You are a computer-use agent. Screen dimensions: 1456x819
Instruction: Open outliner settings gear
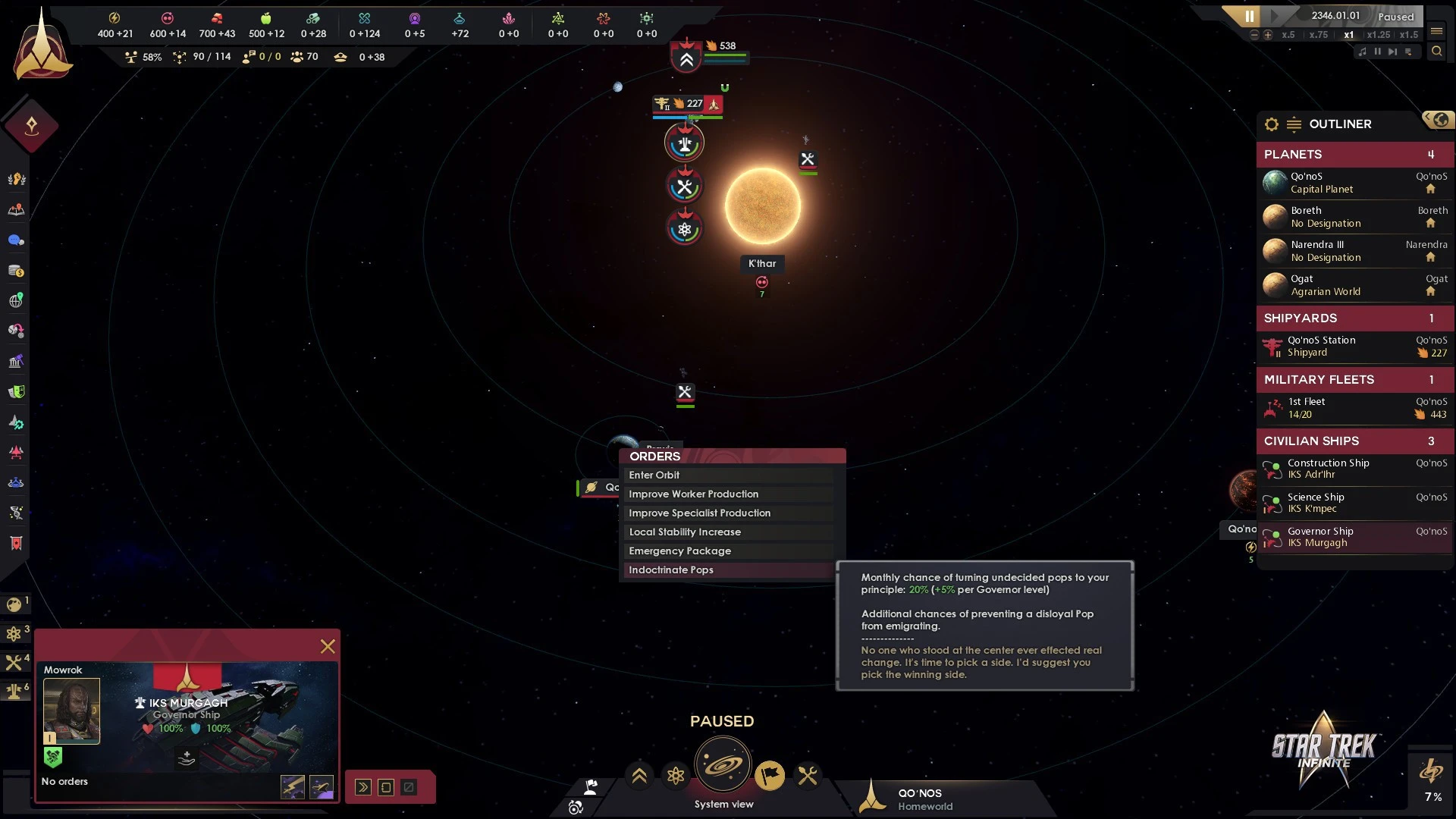1272,124
